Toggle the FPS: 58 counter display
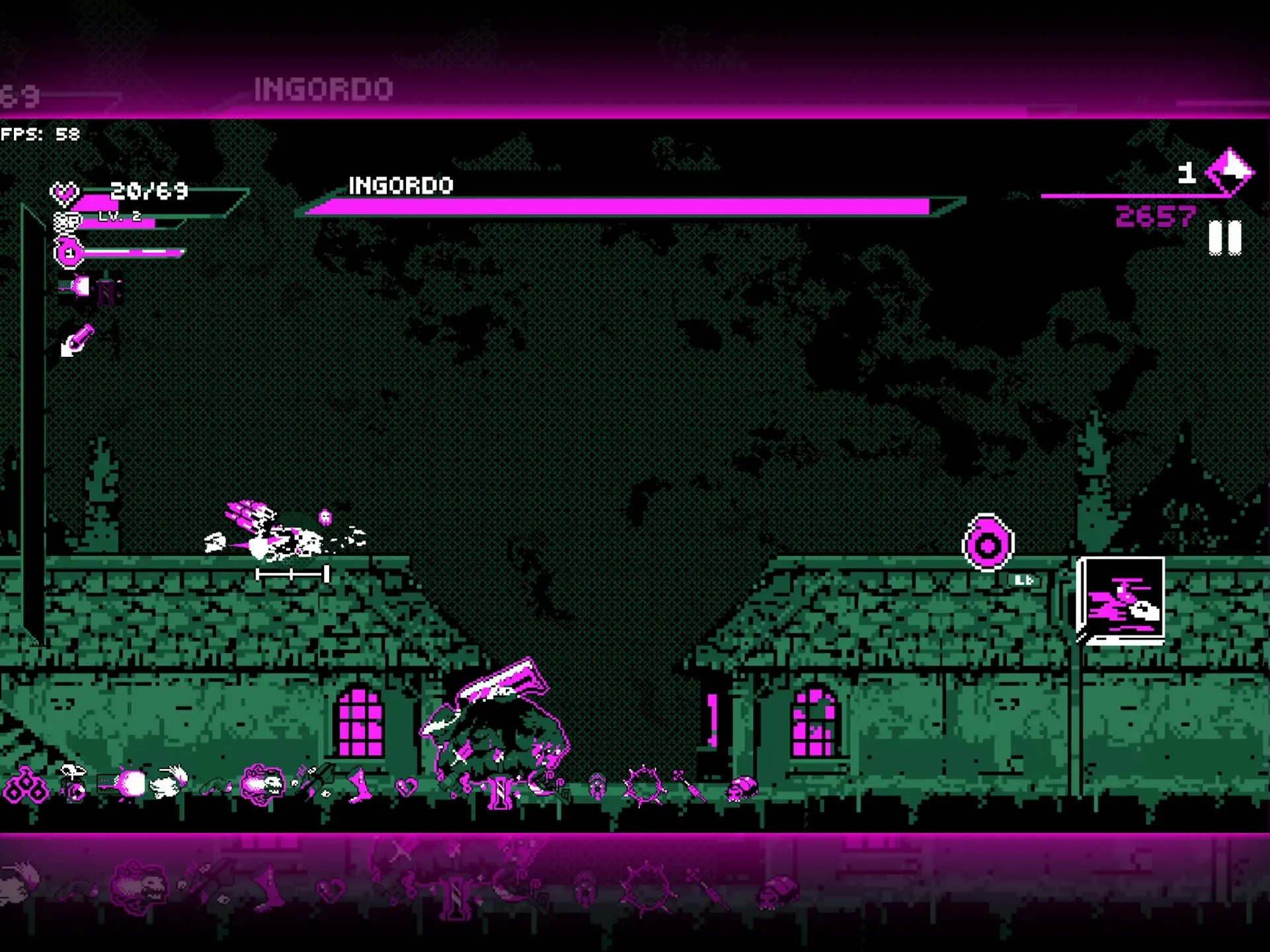The width and height of the screenshot is (1270, 952). tap(40, 134)
